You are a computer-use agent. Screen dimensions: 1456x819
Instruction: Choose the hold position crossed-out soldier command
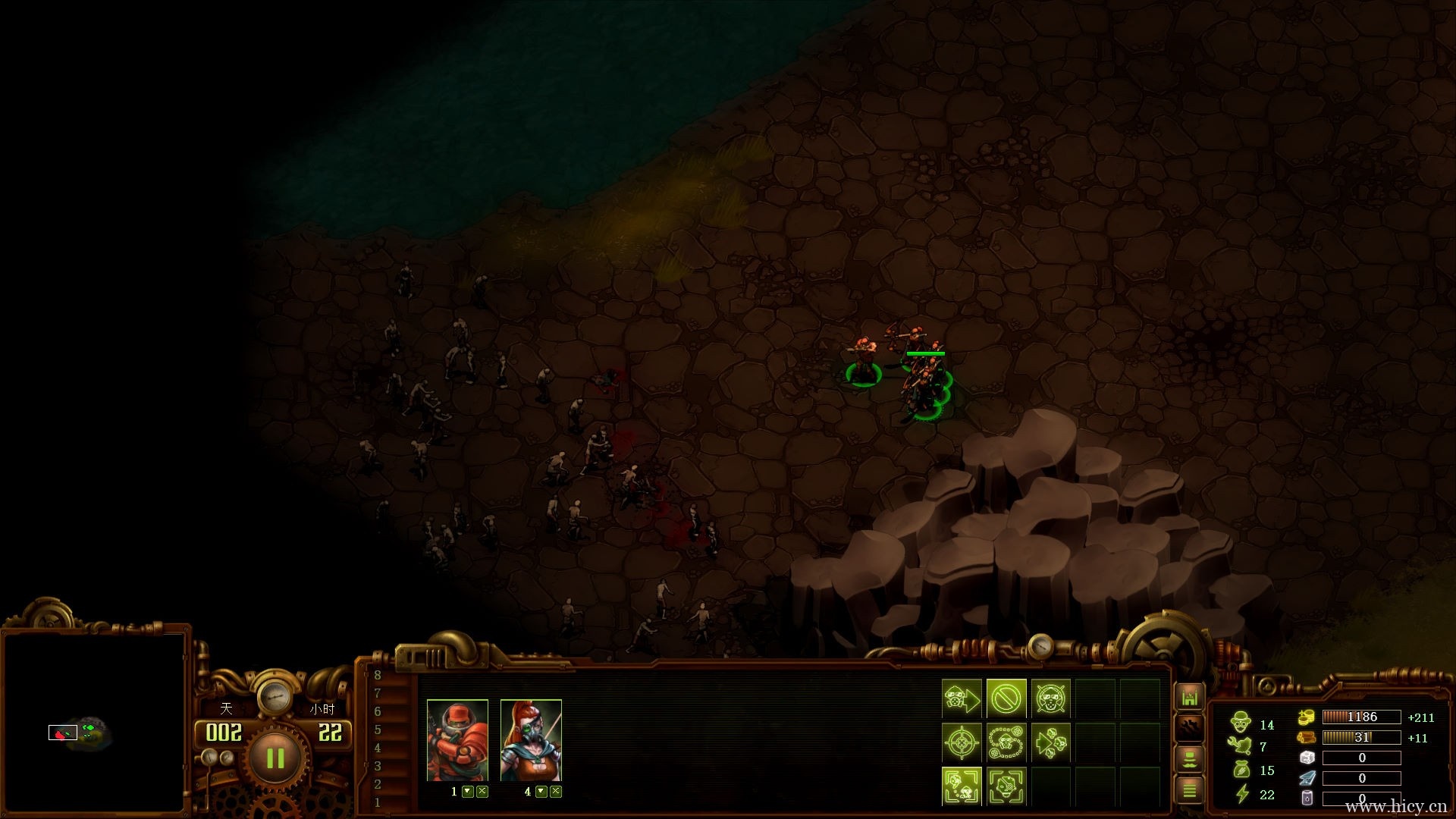(x=1050, y=698)
